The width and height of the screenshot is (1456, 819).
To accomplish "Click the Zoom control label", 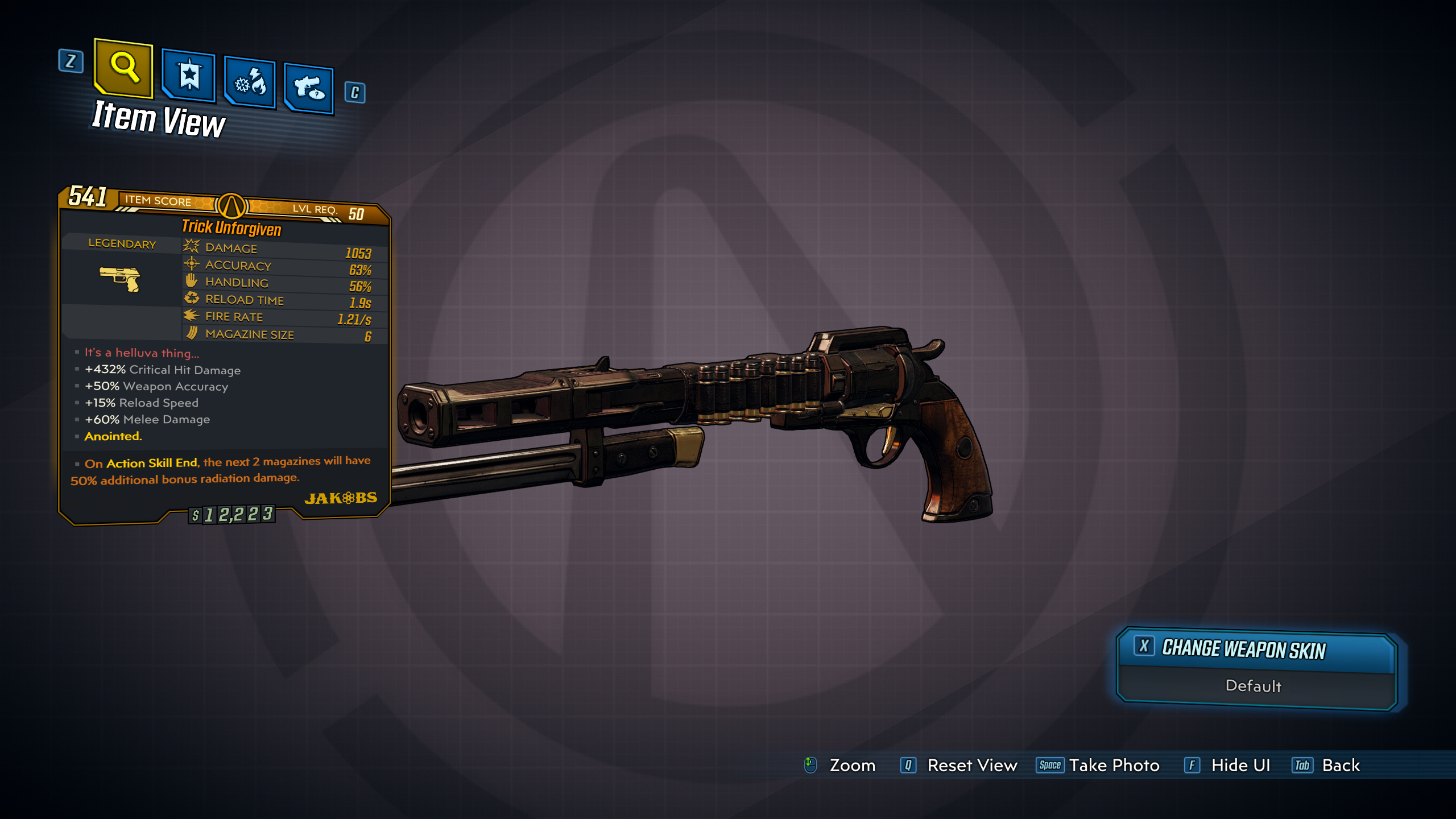I will pyautogui.click(x=851, y=766).
